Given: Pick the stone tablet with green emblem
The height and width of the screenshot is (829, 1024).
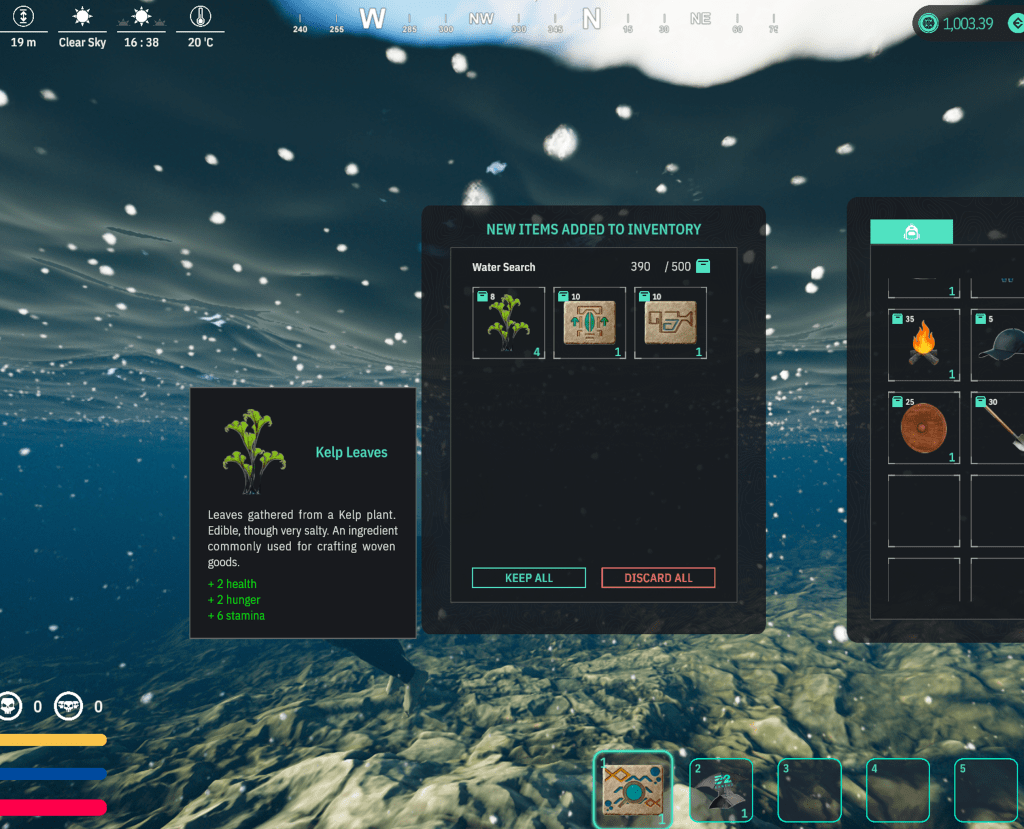Looking at the screenshot, I should pyautogui.click(x=589, y=323).
